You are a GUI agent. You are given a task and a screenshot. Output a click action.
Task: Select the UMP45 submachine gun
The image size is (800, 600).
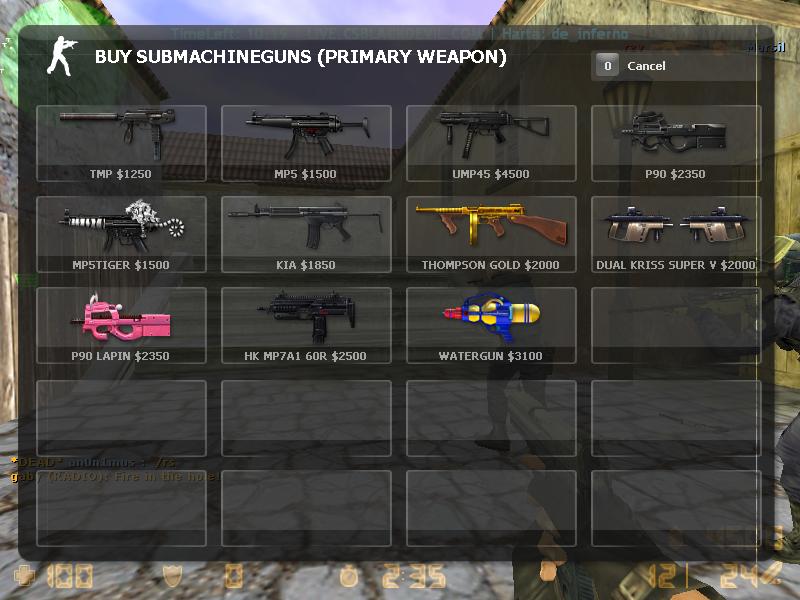point(491,143)
